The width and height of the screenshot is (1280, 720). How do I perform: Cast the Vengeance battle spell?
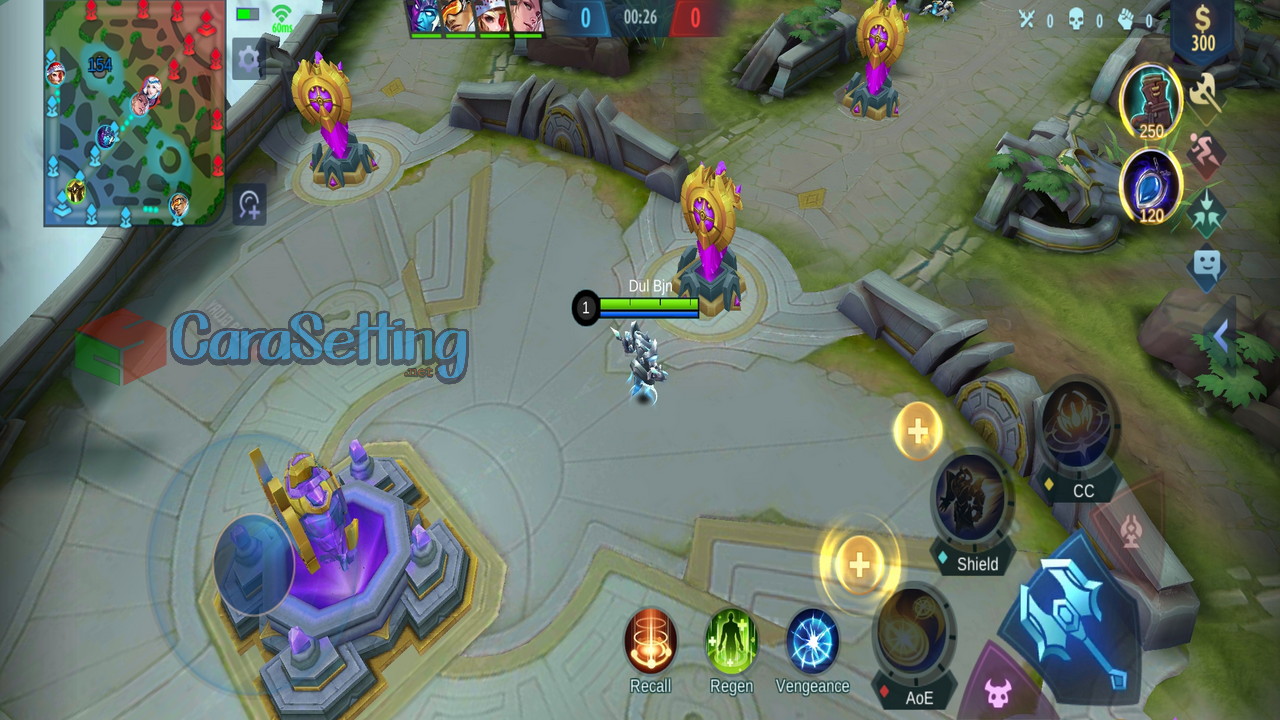tap(813, 644)
